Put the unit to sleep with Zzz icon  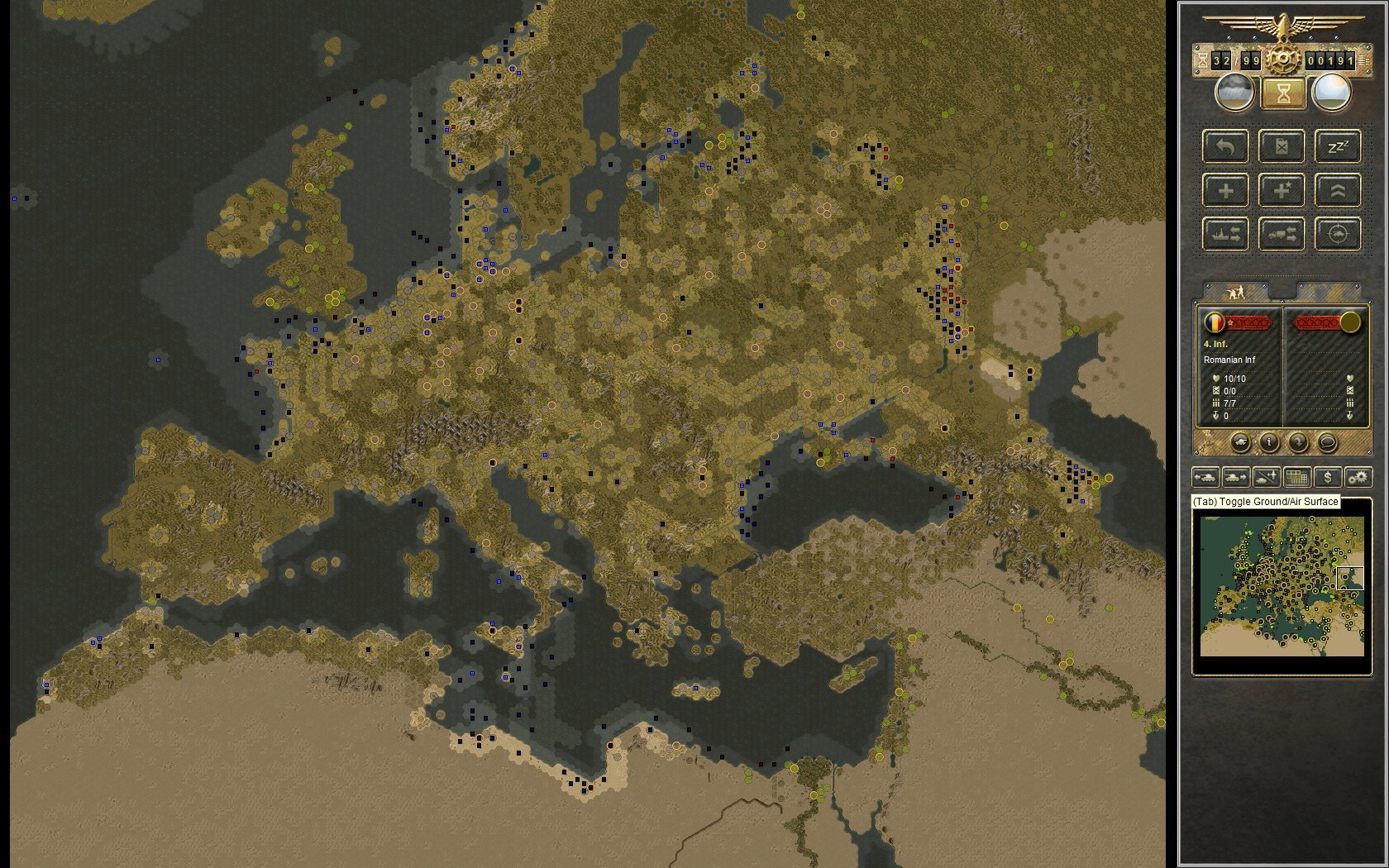[x=1338, y=146]
